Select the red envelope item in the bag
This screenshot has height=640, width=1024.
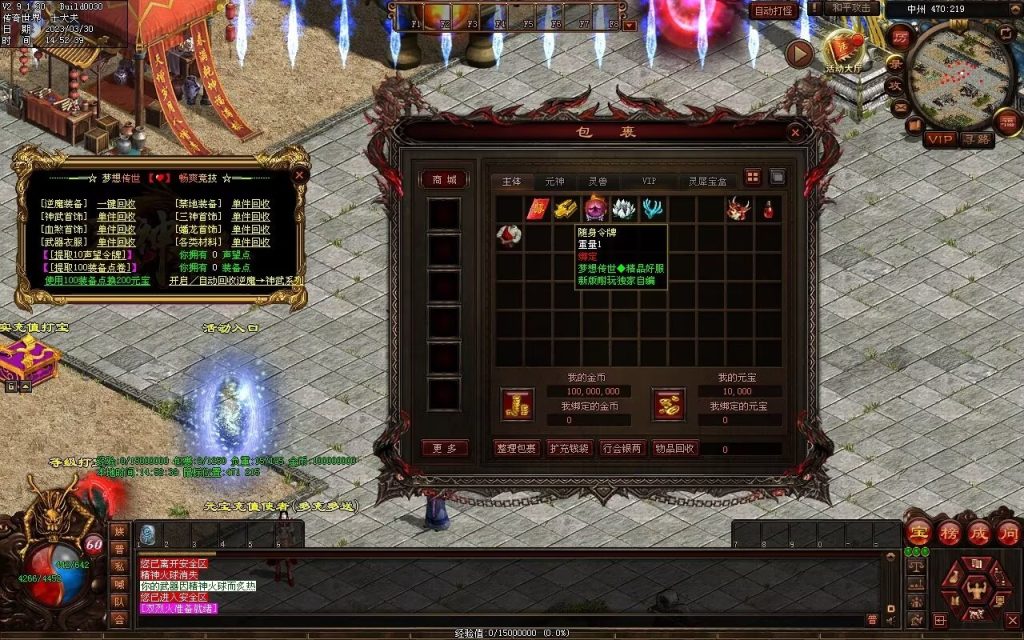pos(539,209)
